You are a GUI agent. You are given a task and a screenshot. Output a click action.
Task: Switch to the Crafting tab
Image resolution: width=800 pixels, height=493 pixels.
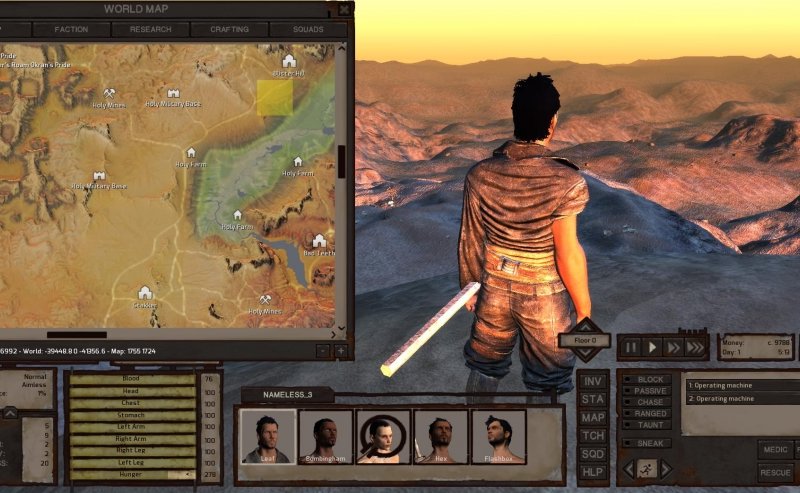pyautogui.click(x=229, y=30)
